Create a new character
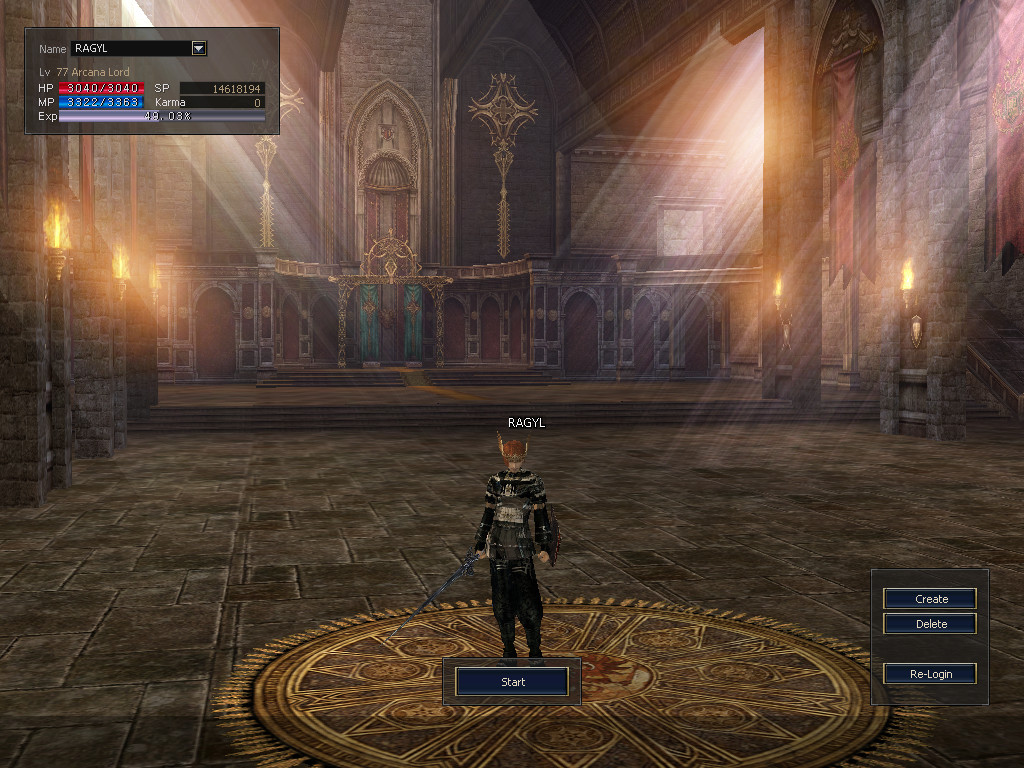Viewport: 1024px width, 768px height. (930, 599)
